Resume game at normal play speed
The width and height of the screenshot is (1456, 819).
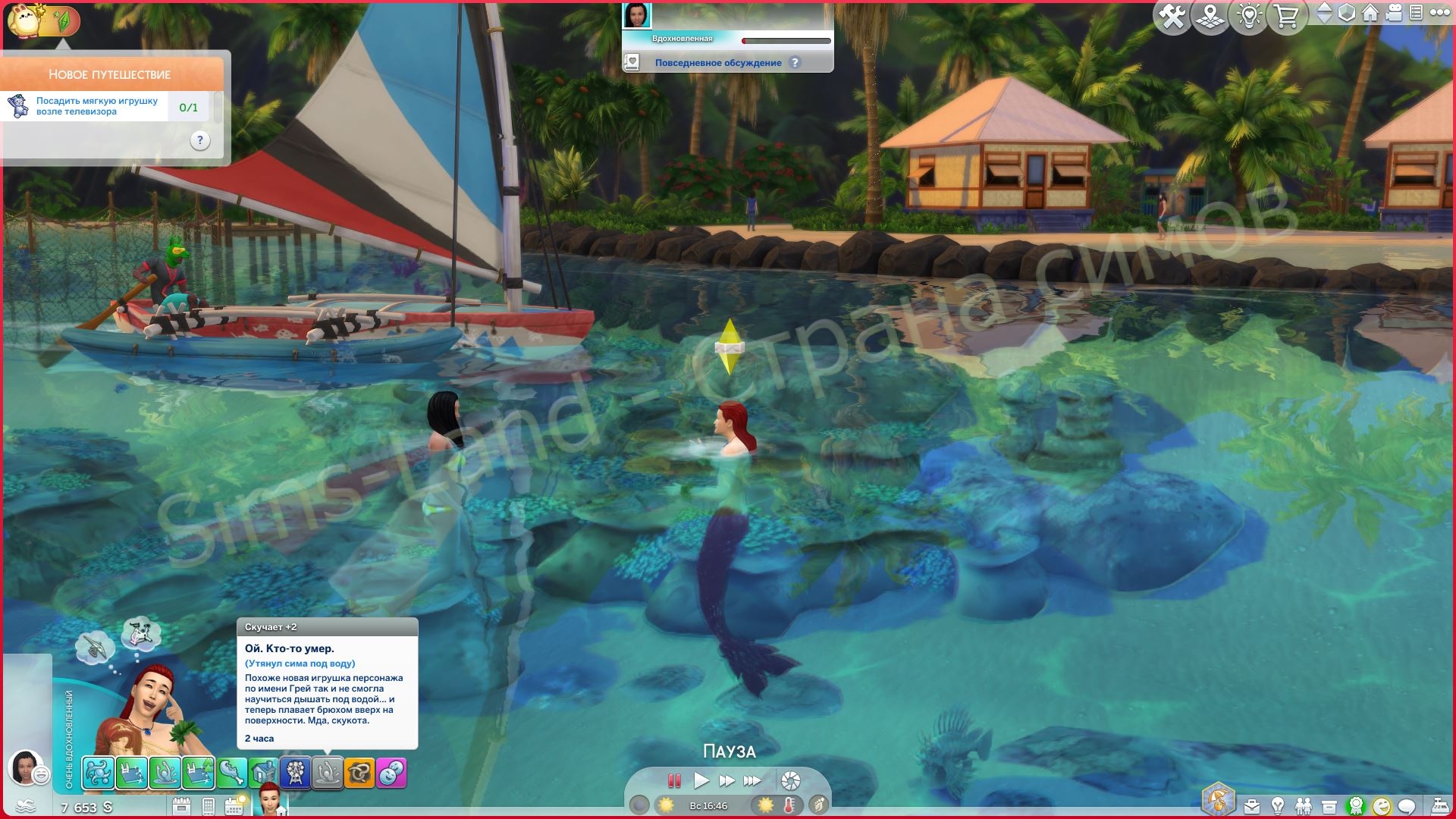click(701, 780)
